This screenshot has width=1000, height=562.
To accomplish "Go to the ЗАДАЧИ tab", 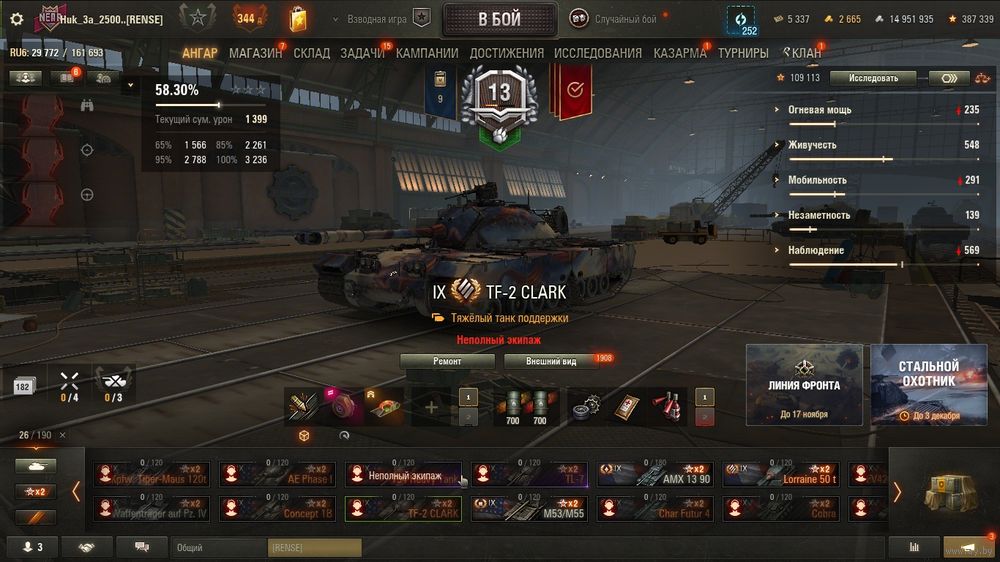I will 362,53.
